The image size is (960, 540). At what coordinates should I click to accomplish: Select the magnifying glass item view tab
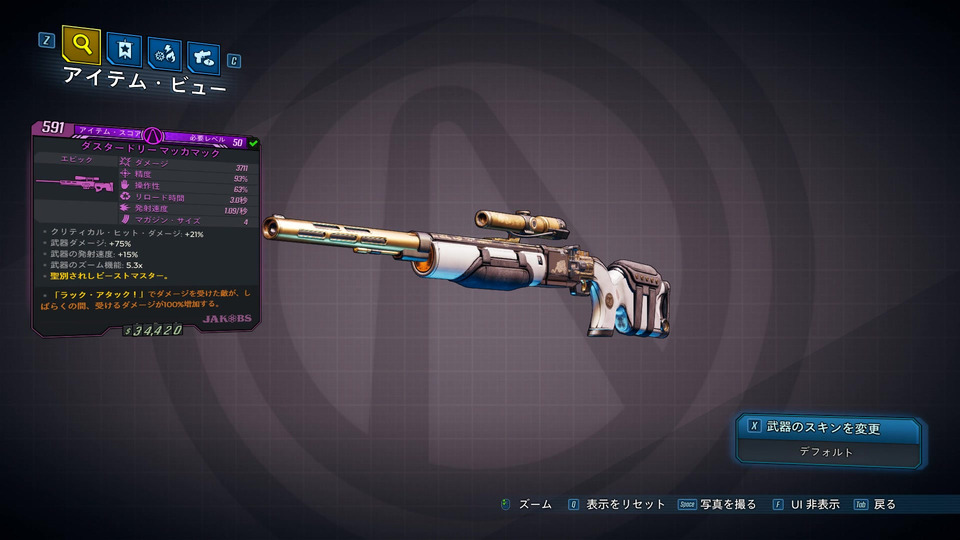click(81, 45)
